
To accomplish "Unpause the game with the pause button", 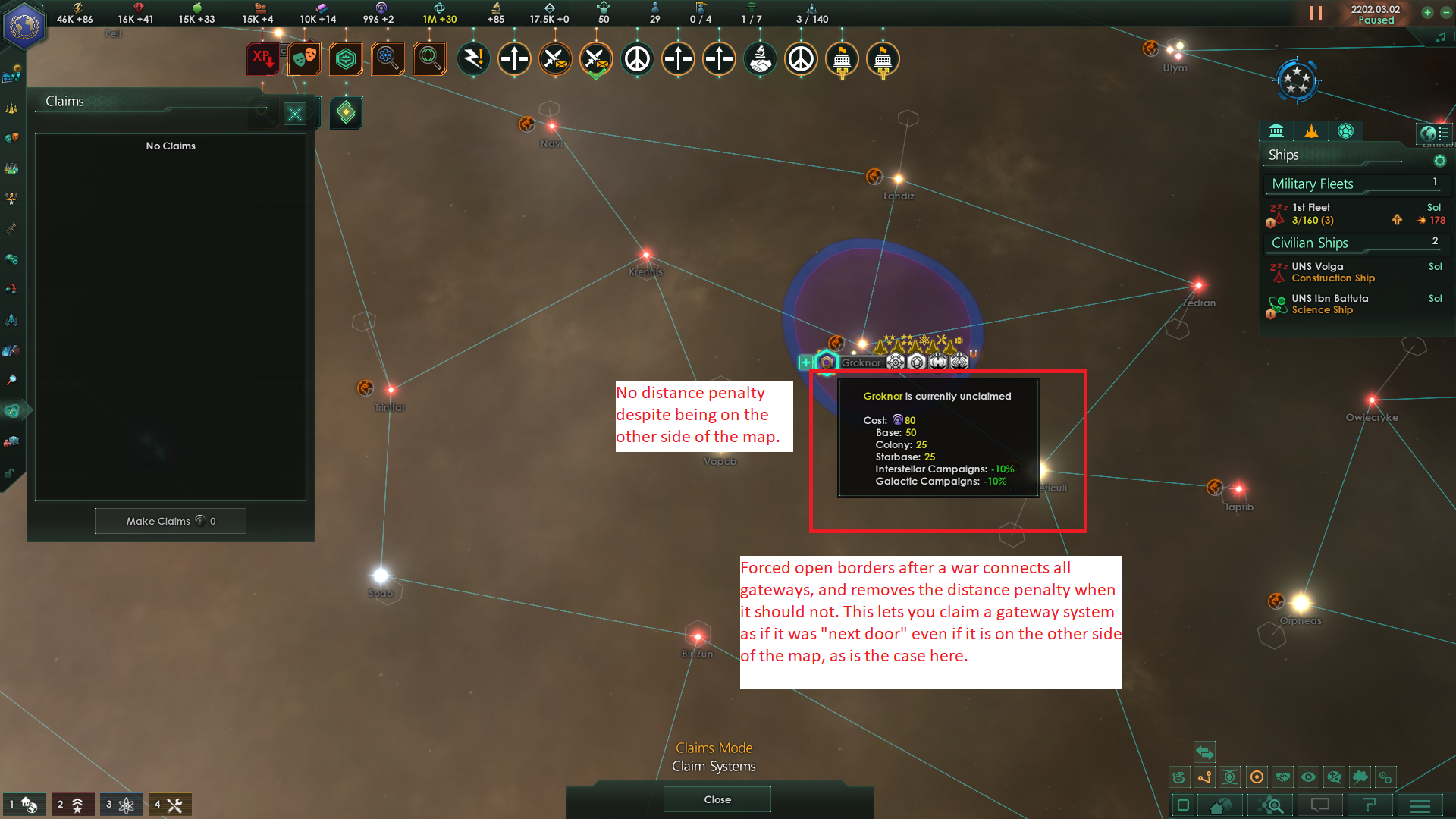I will tap(1315, 13).
